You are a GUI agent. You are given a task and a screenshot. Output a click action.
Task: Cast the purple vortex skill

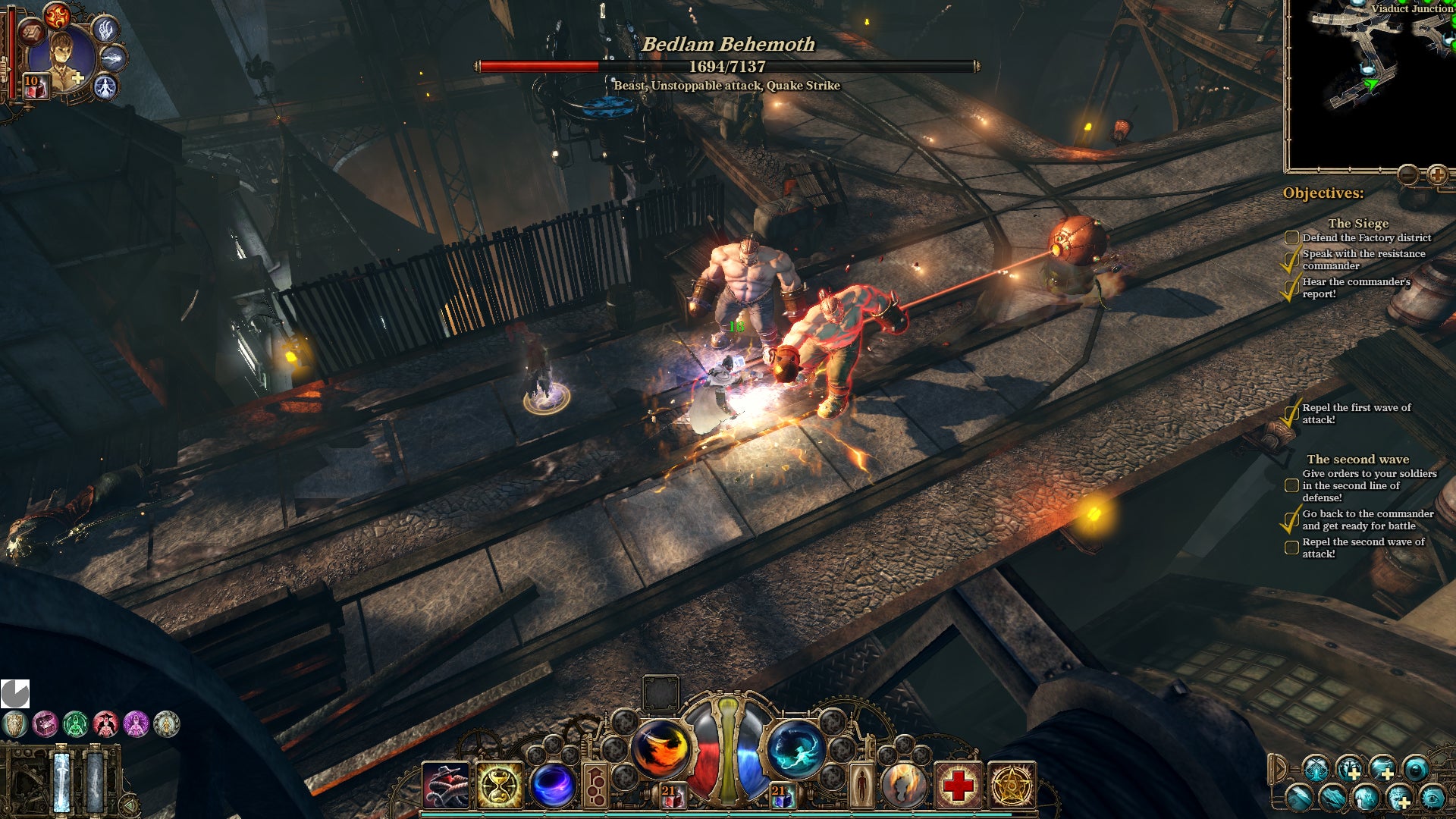553,785
